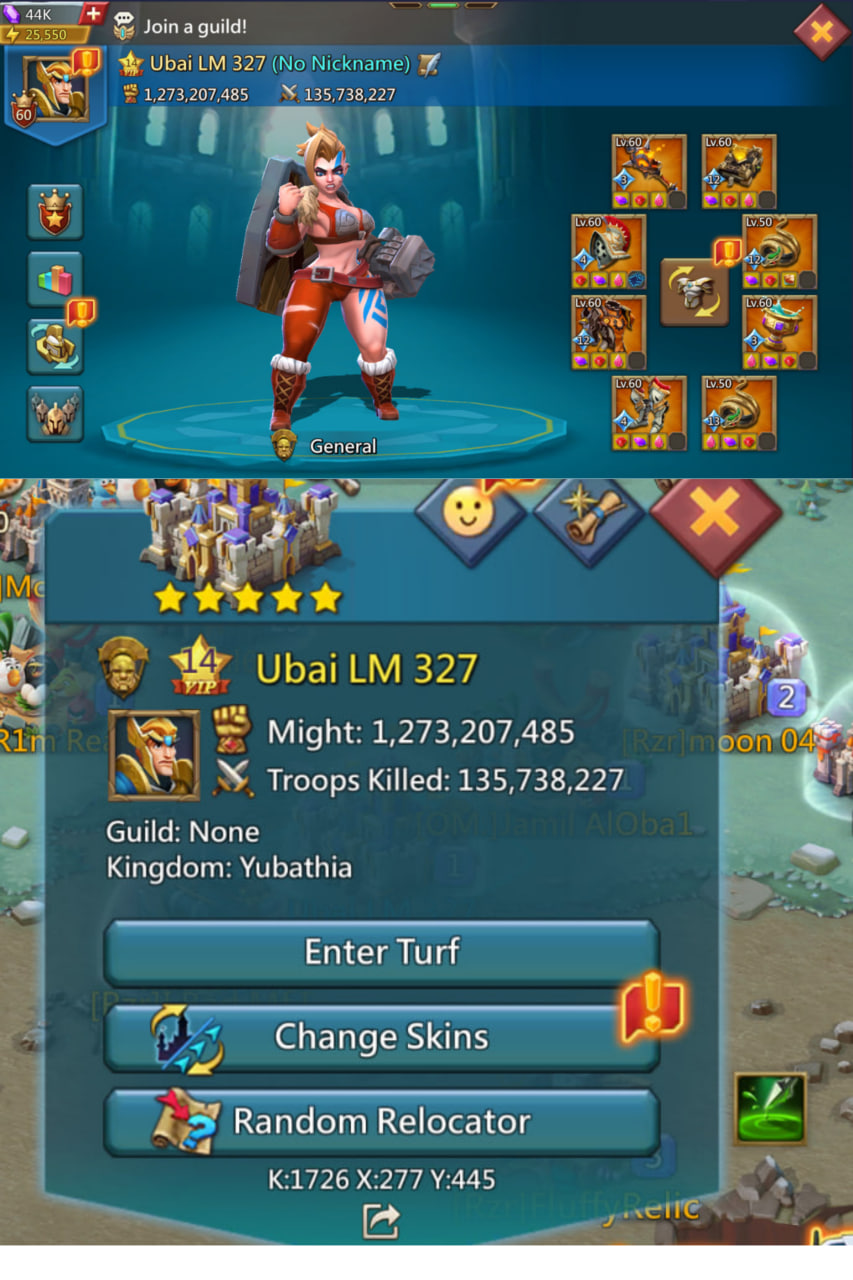This screenshot has height=1280, width=853.
Task: Open the Join a guild chat bar
Action: coord(190,26)
